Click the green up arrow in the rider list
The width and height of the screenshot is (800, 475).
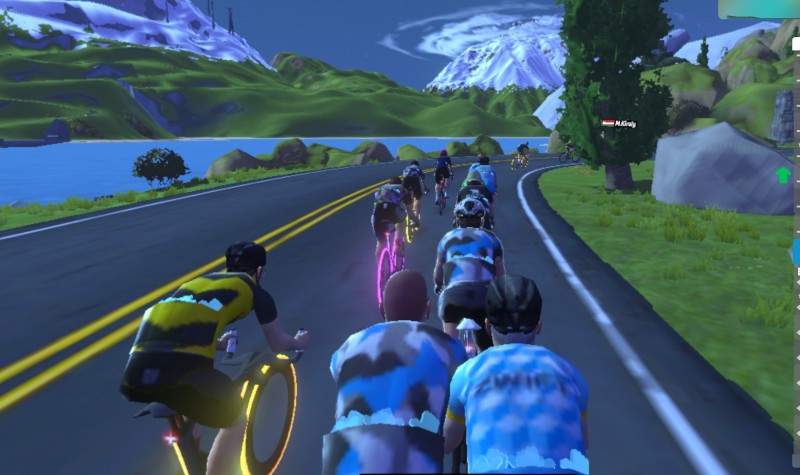pos(782,176)
